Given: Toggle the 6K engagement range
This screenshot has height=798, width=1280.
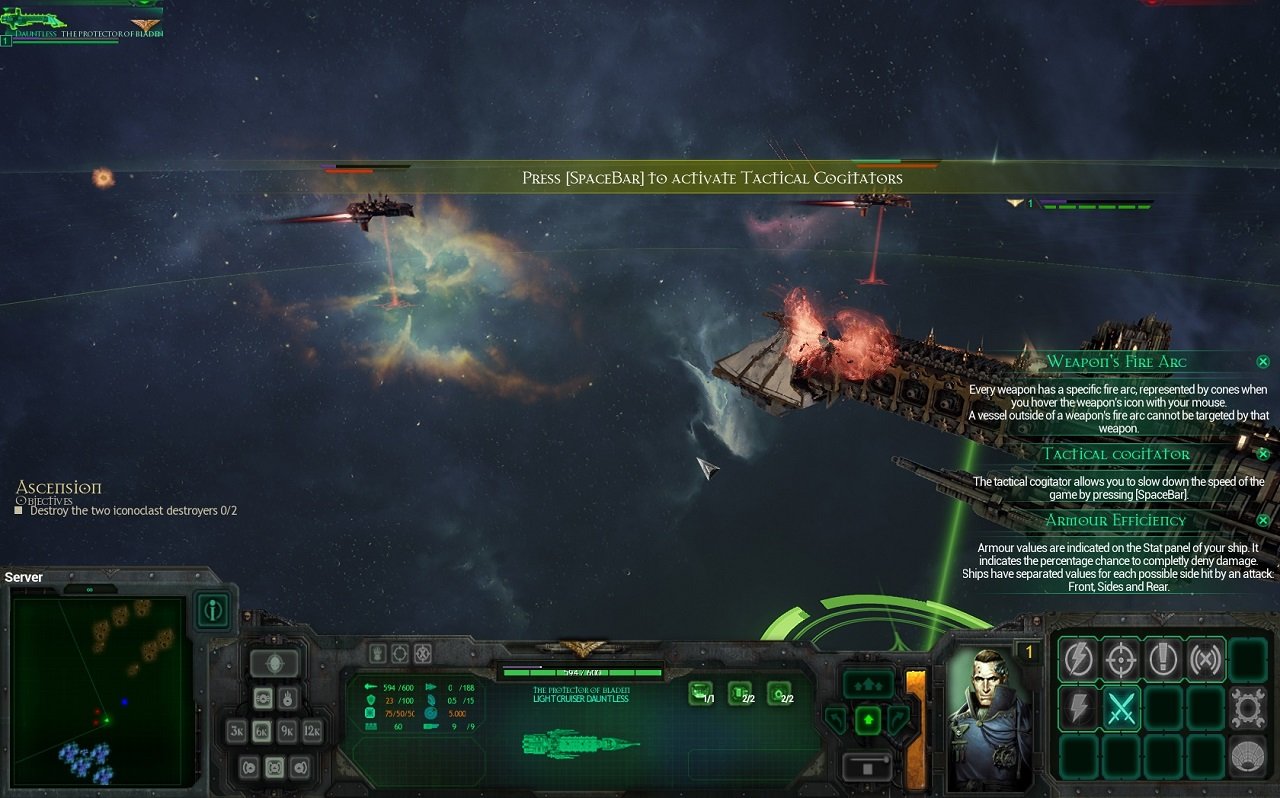Looking at the screenshot, I should click(x=263, y=731).
